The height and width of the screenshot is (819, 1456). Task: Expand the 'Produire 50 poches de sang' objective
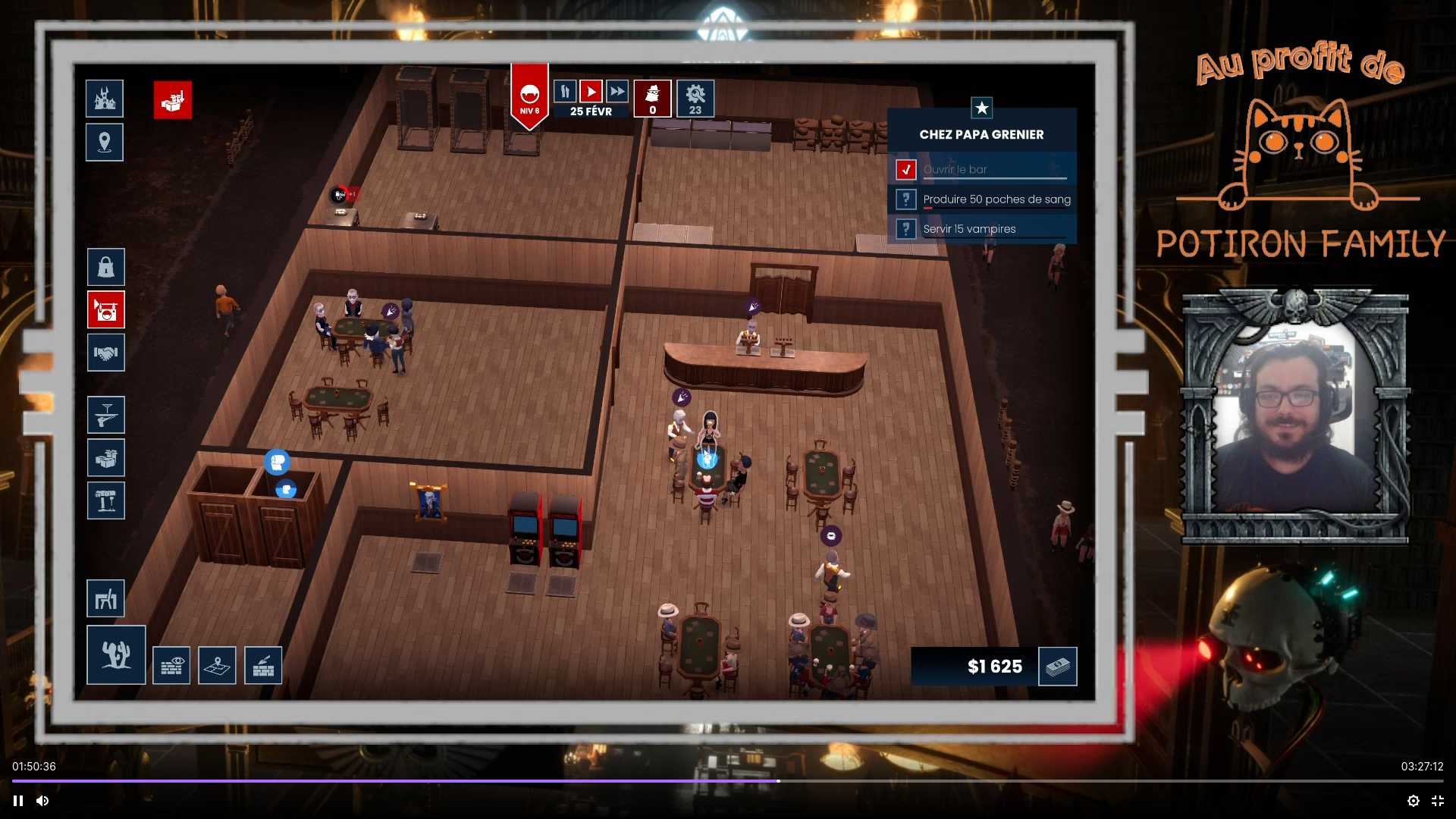pyautogui.click(x=906, y=199)
